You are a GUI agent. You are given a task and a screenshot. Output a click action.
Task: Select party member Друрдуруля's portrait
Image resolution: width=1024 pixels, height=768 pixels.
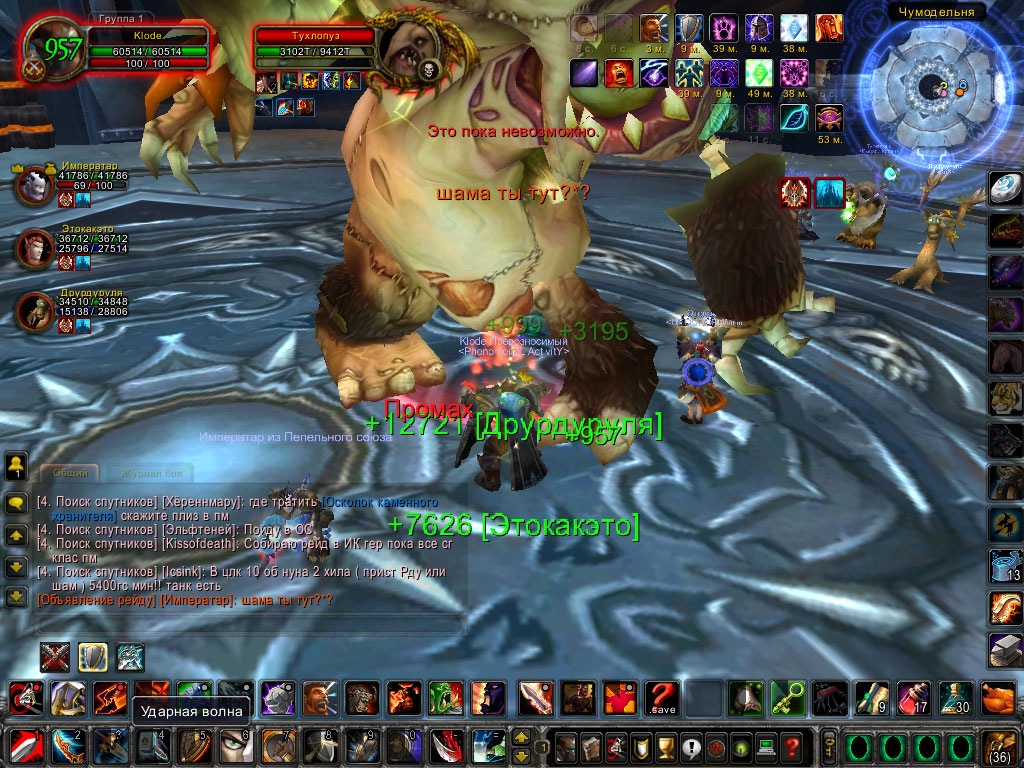pyautogui.click(x=34, y=311)
